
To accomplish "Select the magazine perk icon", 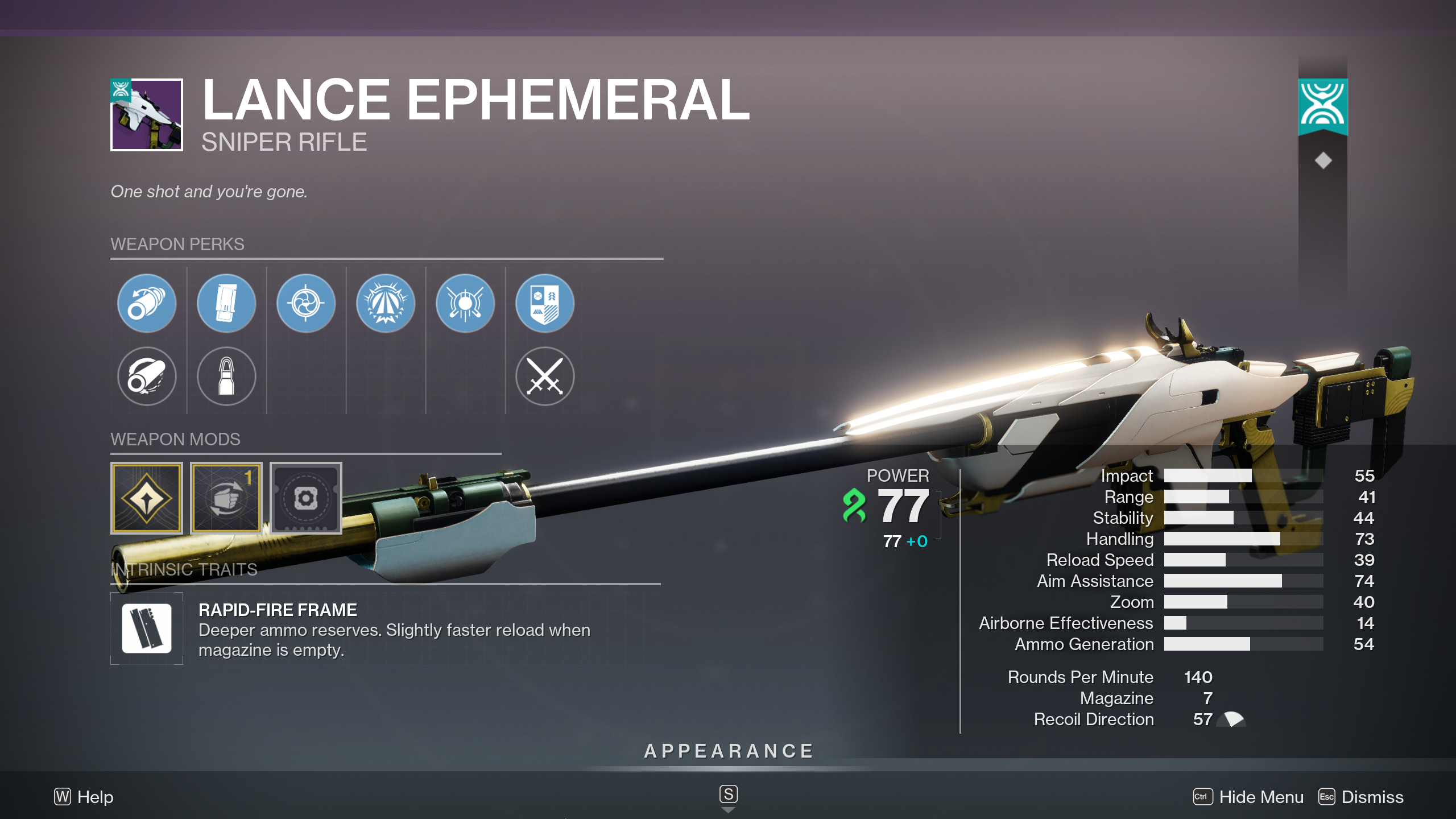I will point(226,303).
